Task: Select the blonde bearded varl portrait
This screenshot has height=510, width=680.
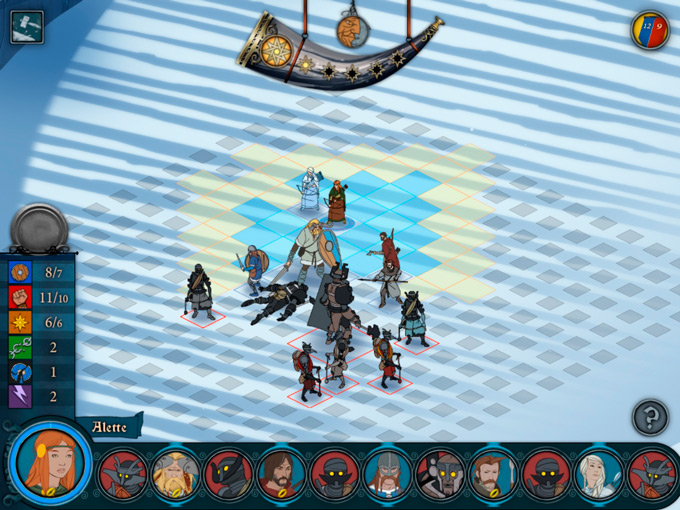Action: pos(172,473)
